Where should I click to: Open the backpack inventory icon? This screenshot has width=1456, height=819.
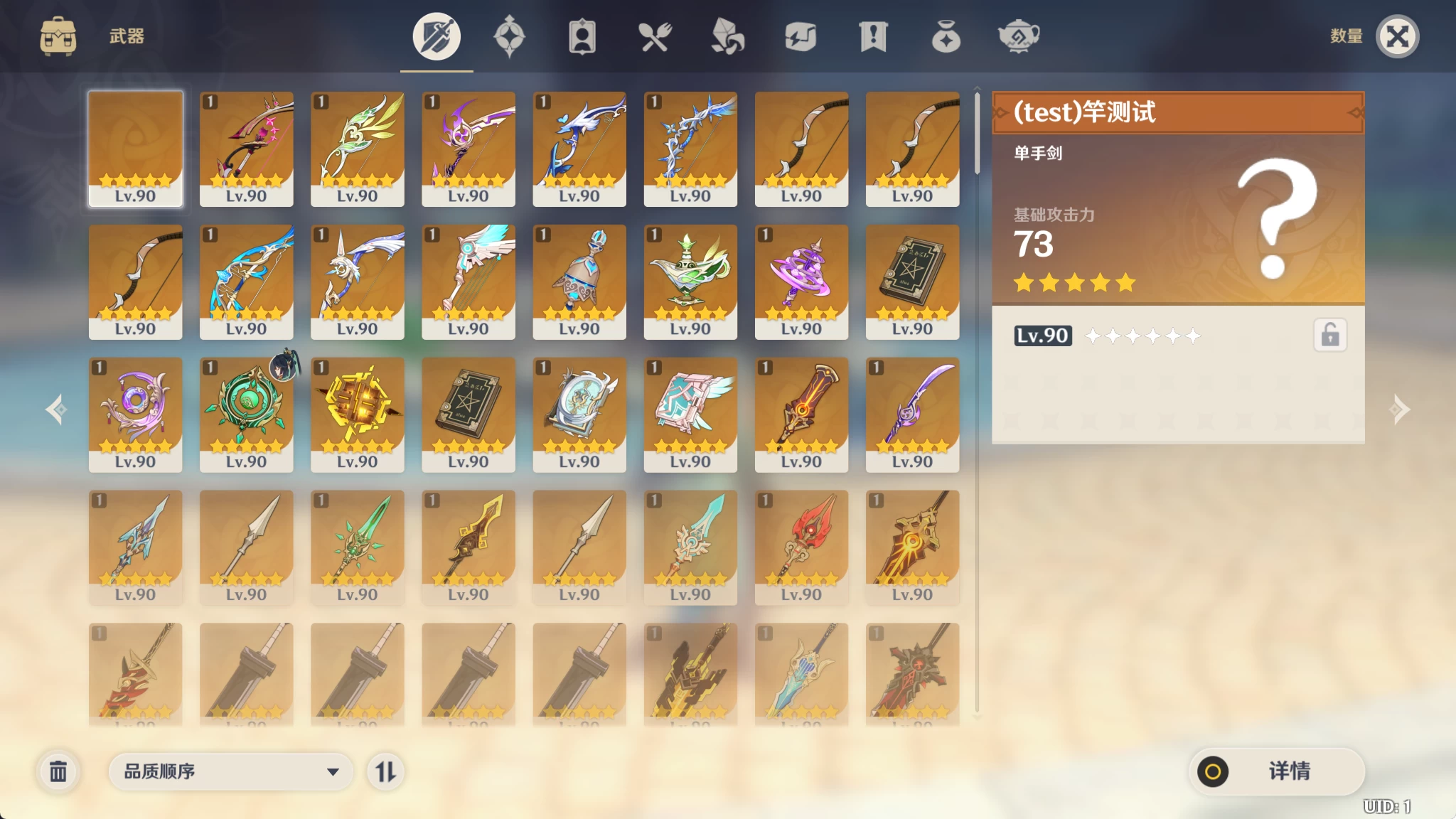(58, 36)
